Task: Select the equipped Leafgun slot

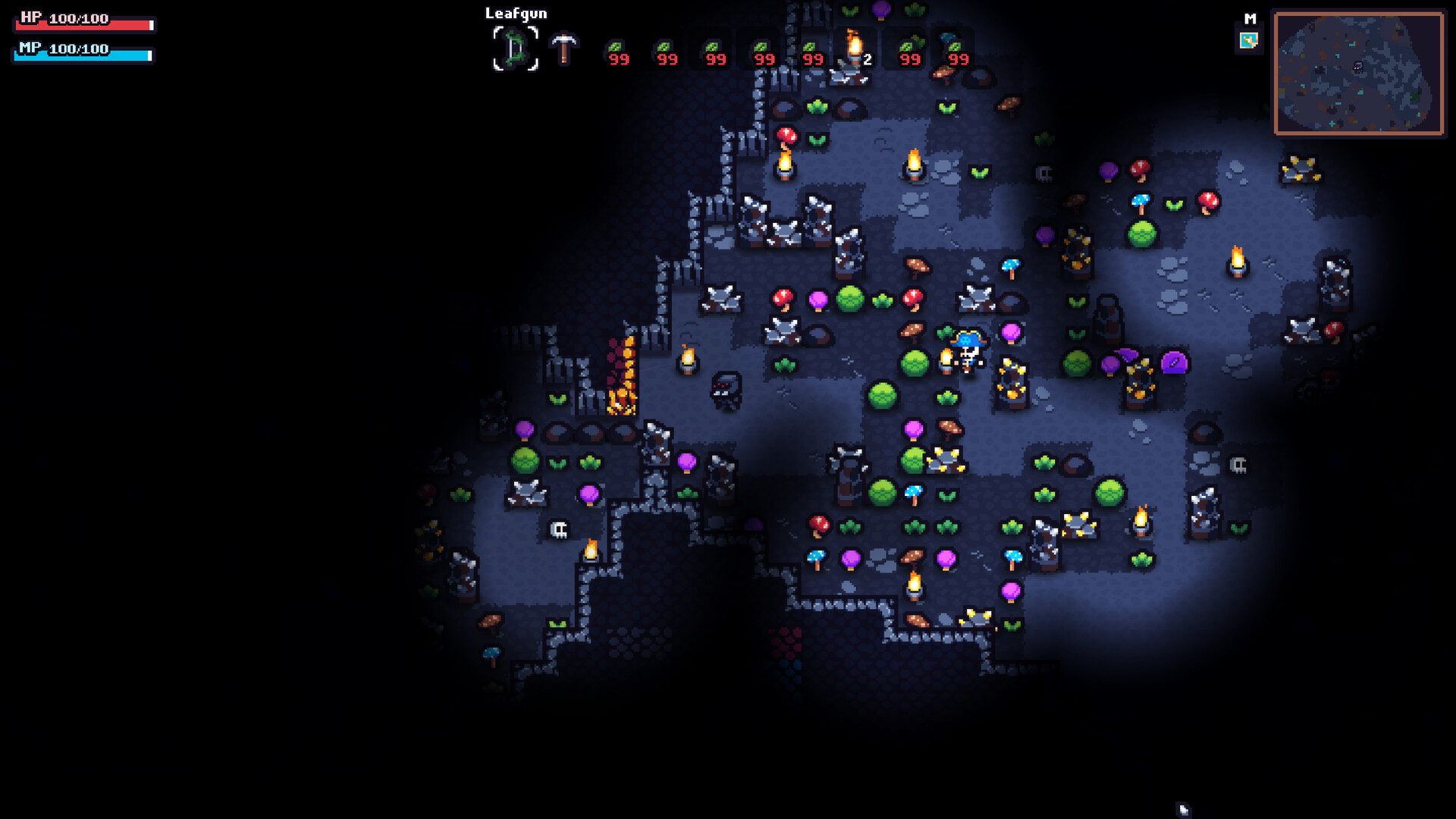Action: (516, 47)
